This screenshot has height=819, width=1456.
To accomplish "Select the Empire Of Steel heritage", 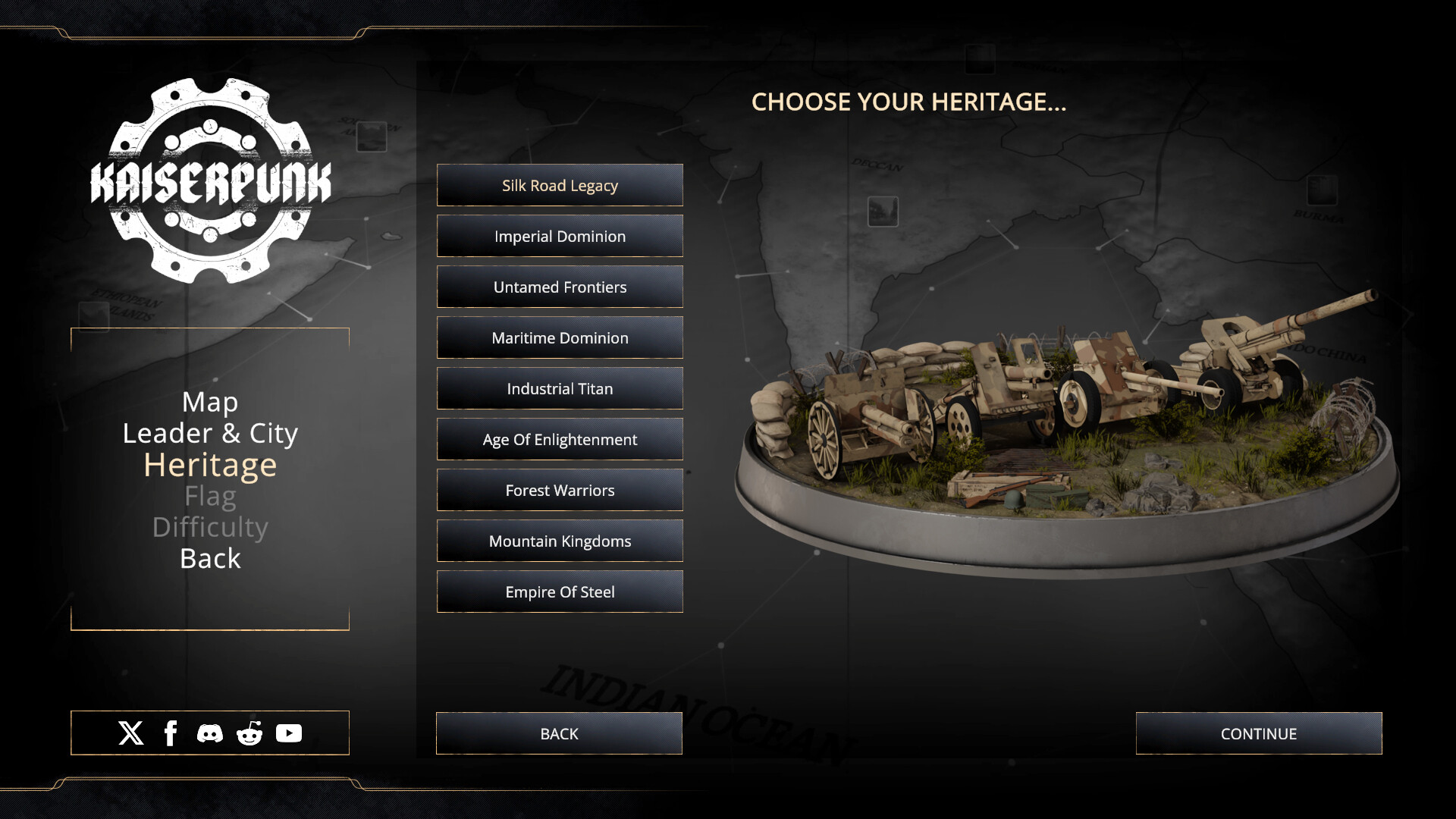I will coord(560,591).
